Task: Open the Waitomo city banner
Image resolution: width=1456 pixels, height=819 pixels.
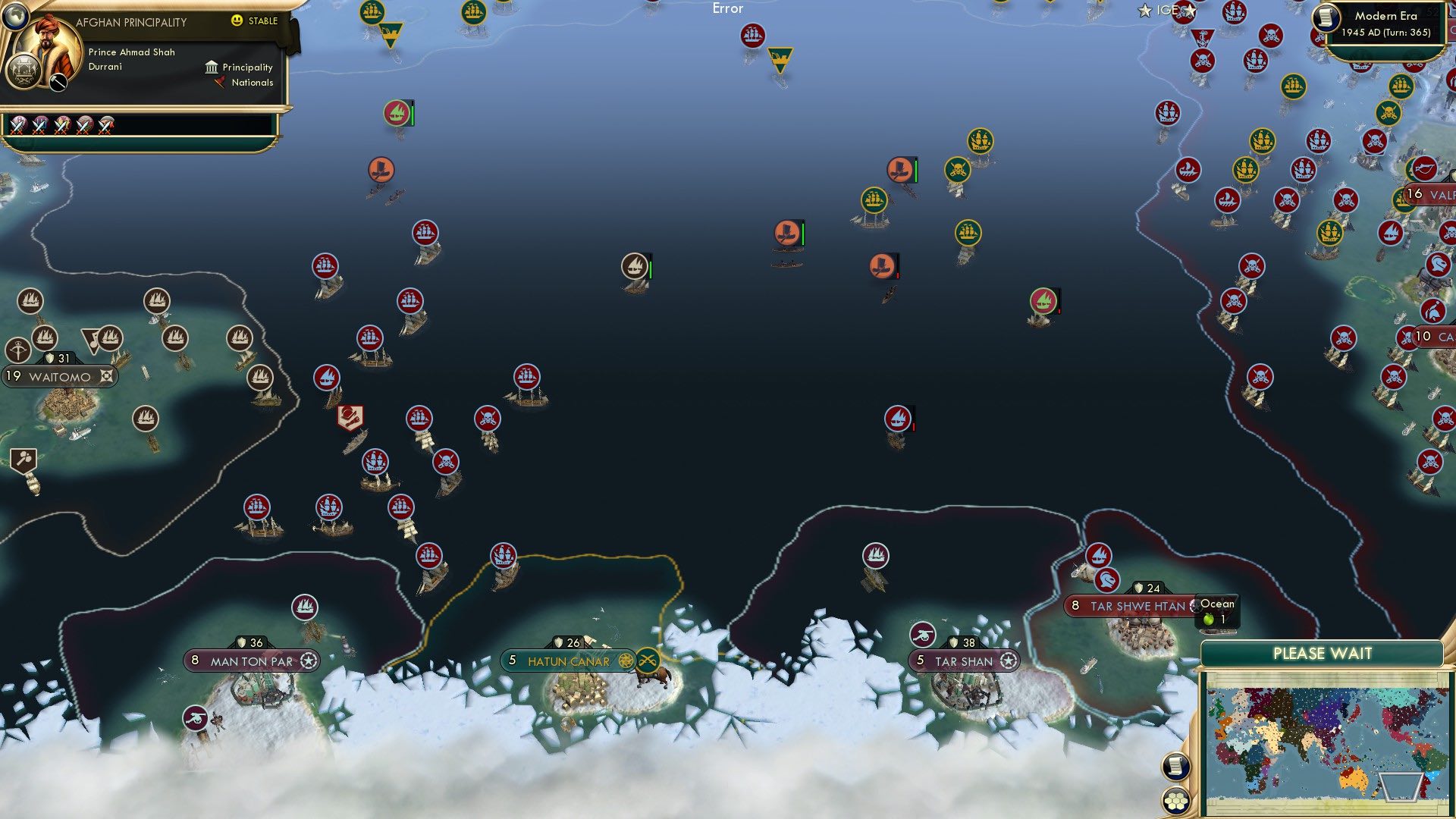Action: click(x=57, y=375)
